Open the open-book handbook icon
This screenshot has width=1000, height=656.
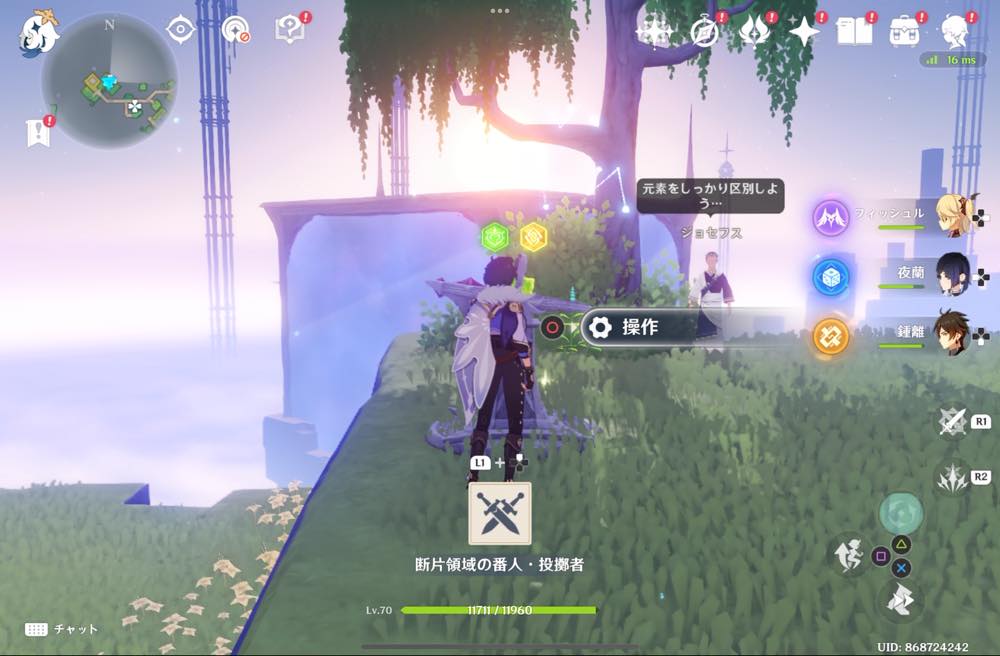855,32
